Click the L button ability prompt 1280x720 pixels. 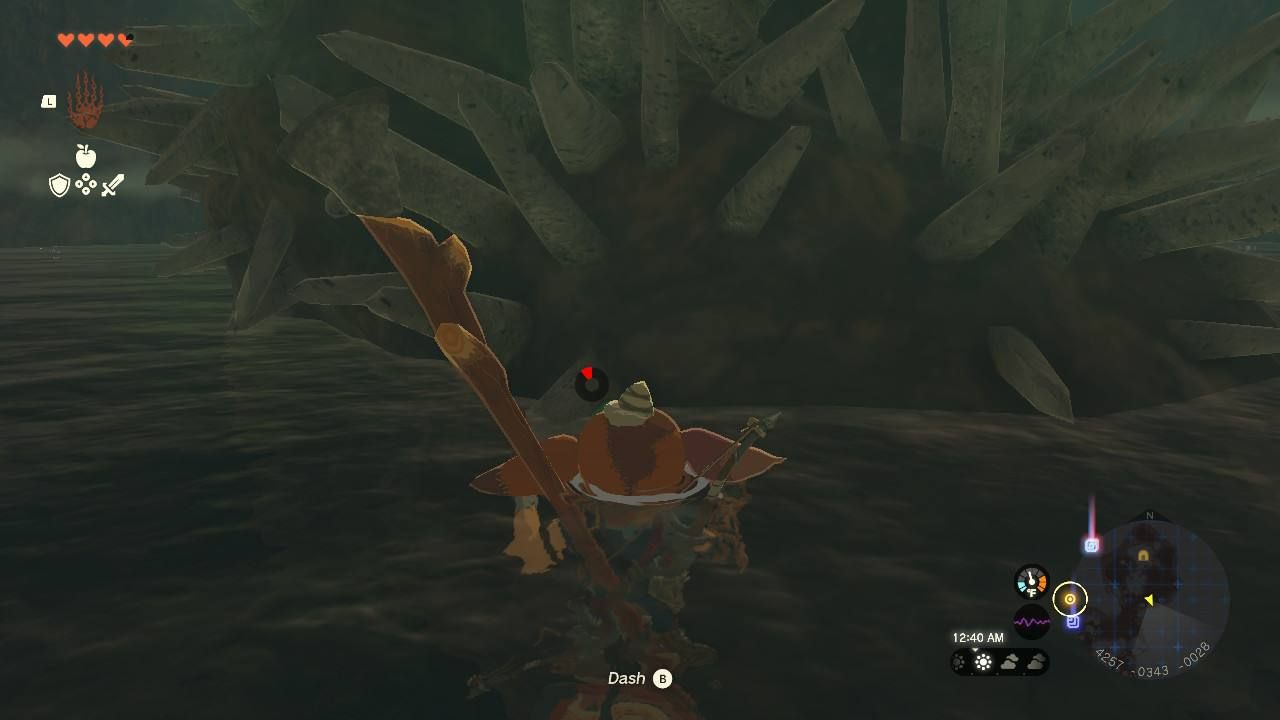(x=47, y=100)
